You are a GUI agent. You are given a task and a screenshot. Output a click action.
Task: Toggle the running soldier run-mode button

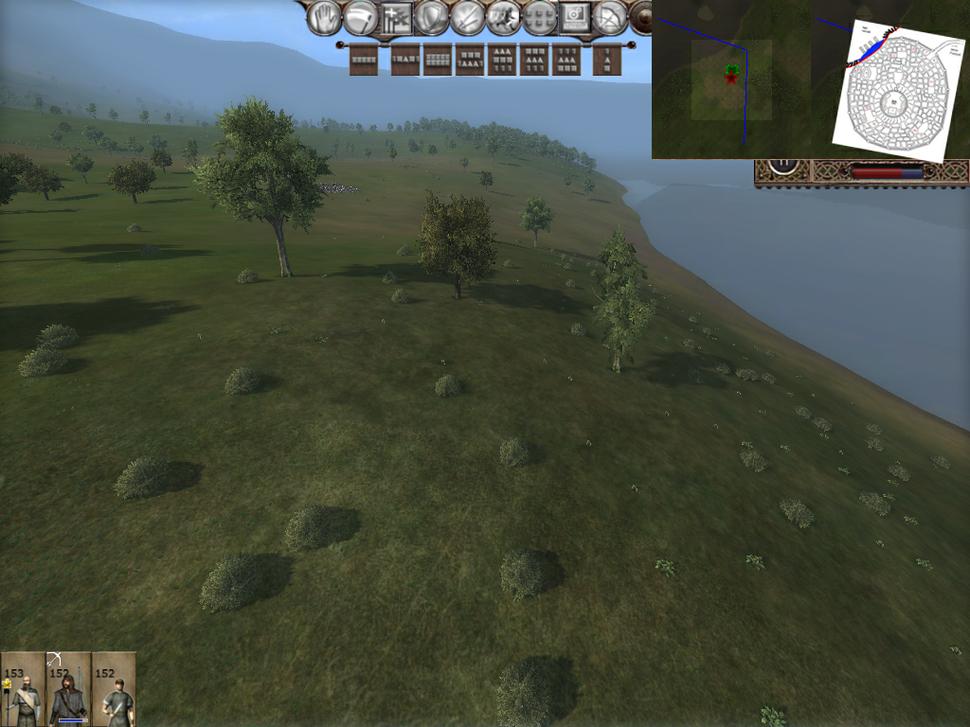pyautogui.click(x=503, y=17)
